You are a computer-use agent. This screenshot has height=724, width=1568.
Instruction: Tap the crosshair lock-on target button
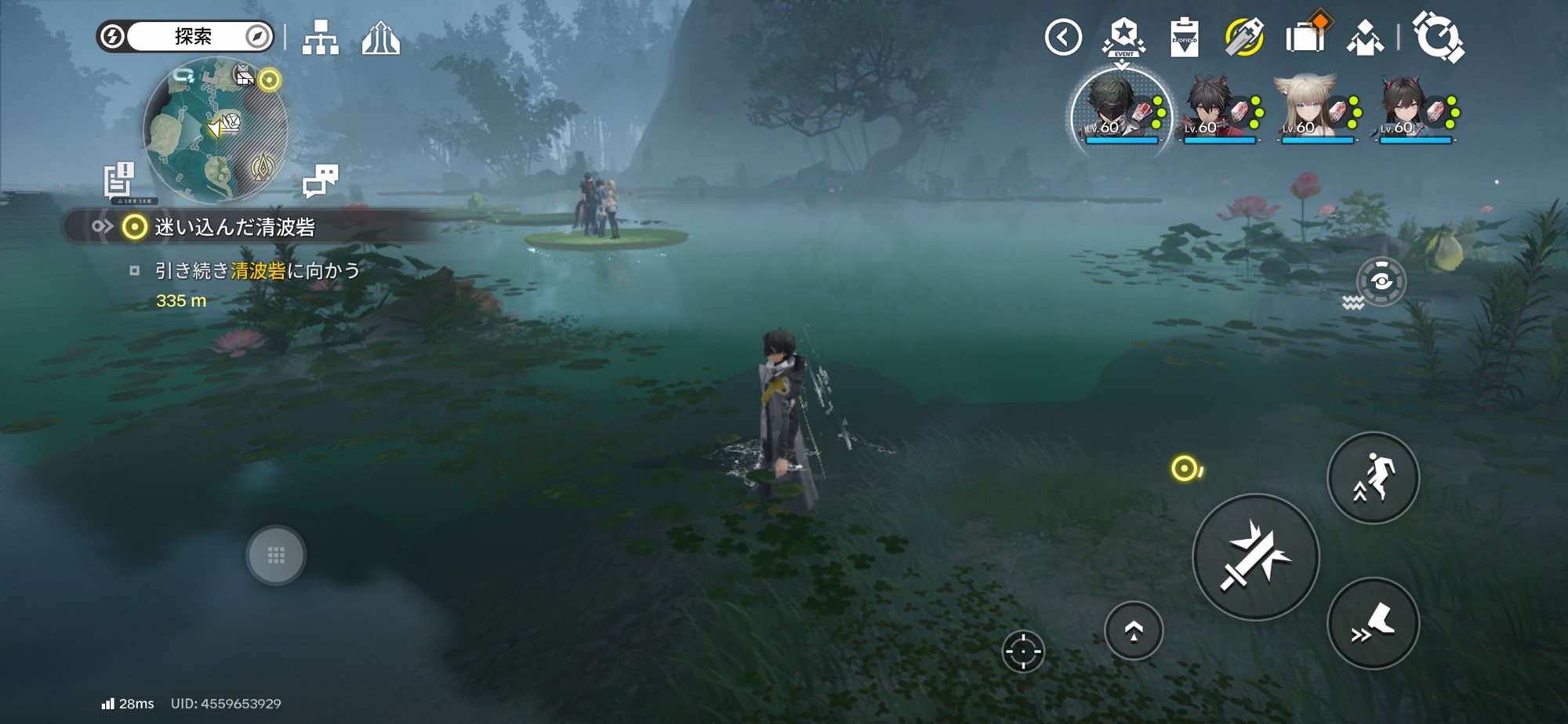[1023, 651]
